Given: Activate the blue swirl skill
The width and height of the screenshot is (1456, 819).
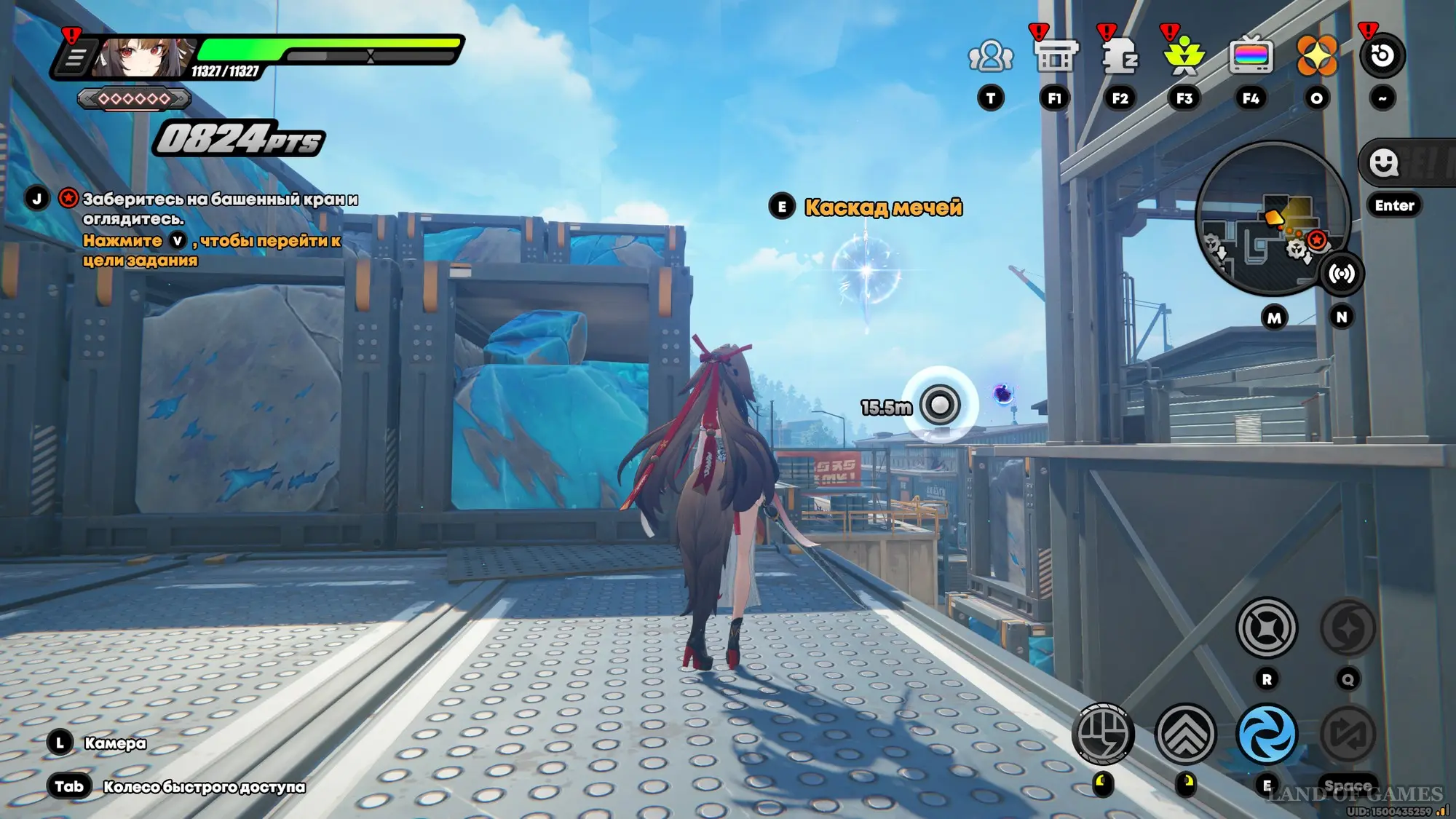Looking at the screenshot, I should click(1267, 734).
